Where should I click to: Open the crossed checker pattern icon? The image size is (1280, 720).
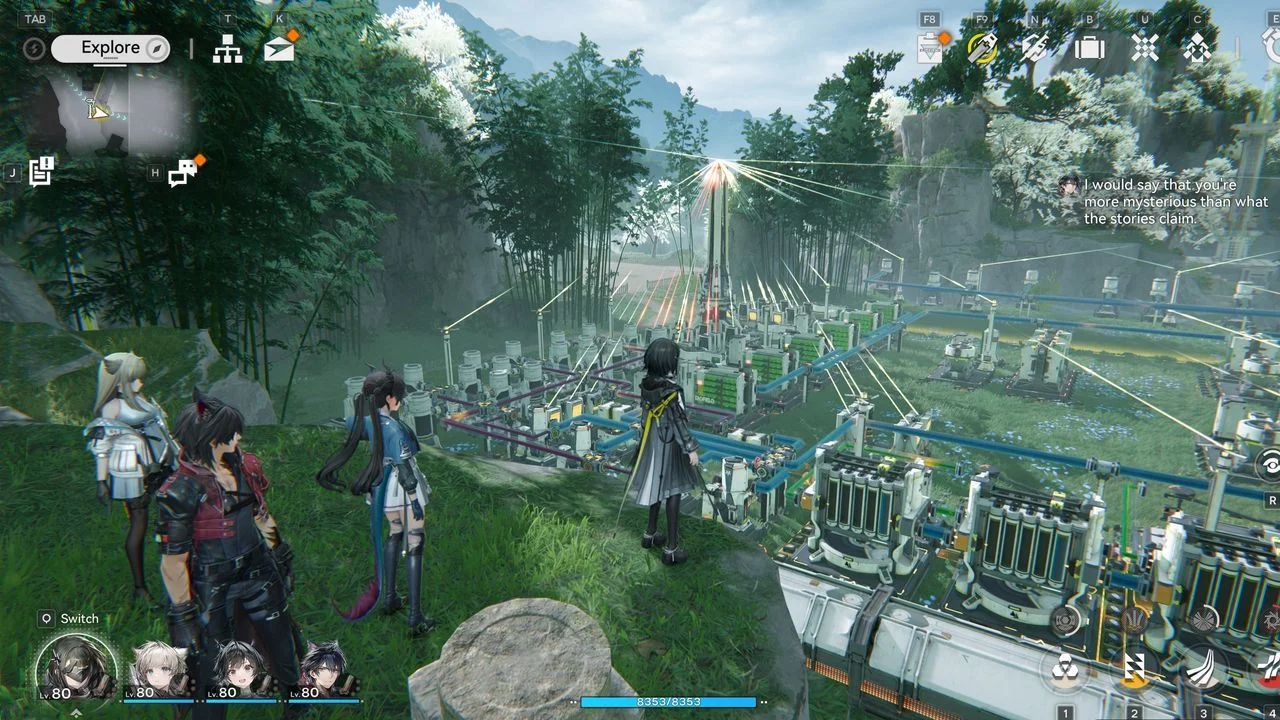1145,47
